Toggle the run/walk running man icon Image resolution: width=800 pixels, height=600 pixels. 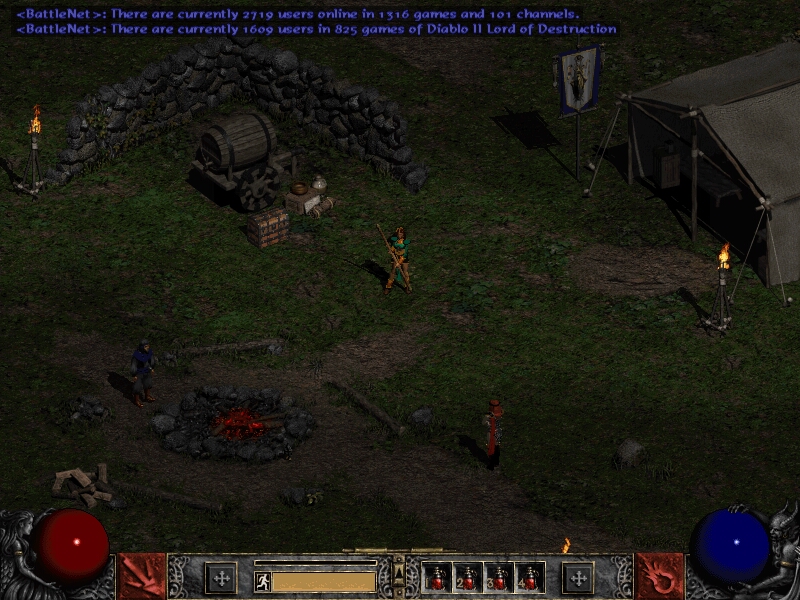[x=262, y=581]
